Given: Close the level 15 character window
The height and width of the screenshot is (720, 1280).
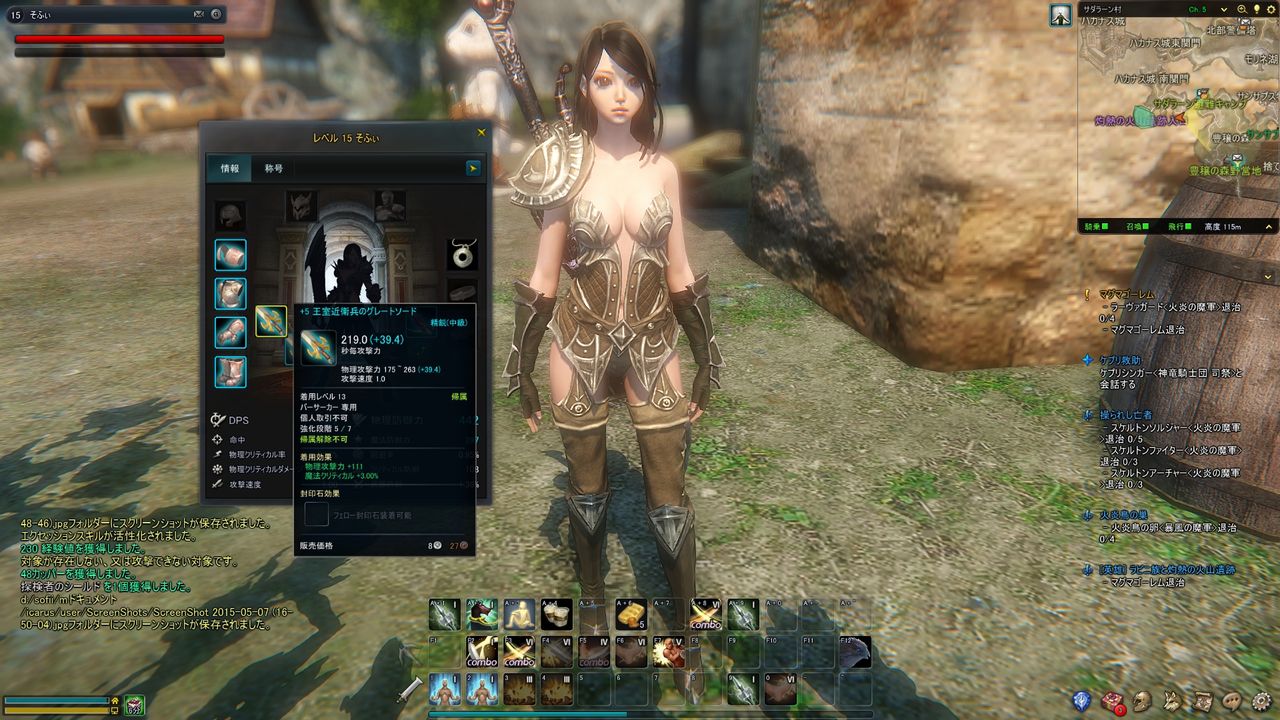Looking at the screenshot, I should pyautogui.click(x=481, y=132).
